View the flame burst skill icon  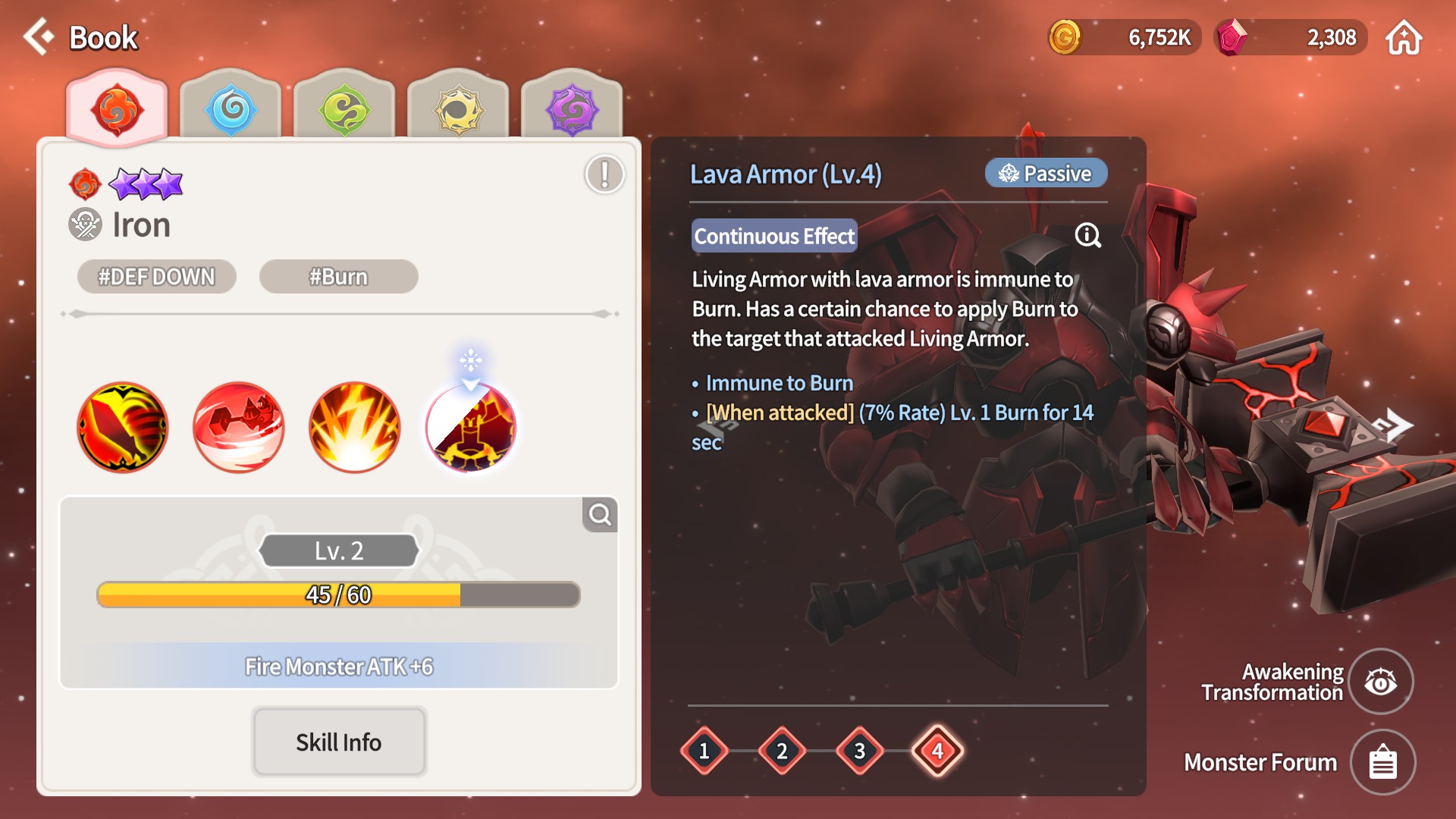pos(355,427)
